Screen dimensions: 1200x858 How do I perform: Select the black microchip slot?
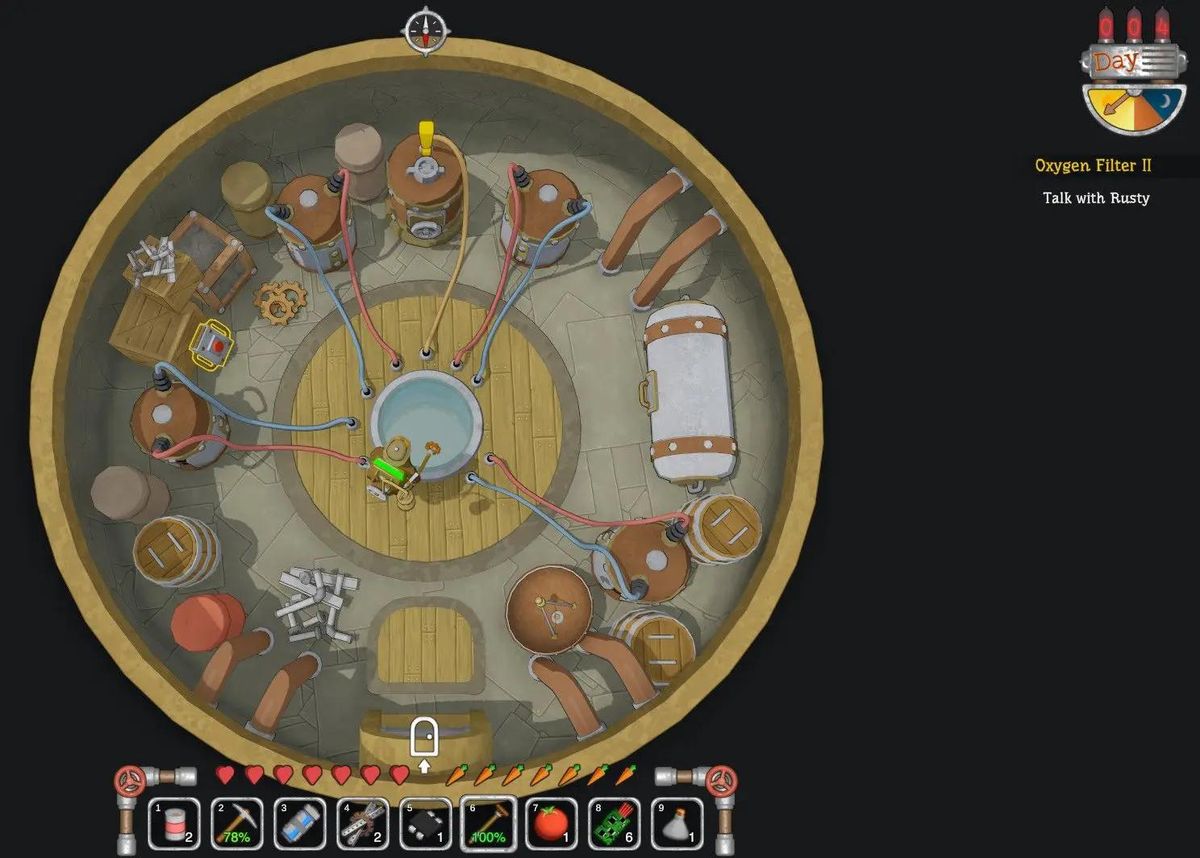[426, 823]
